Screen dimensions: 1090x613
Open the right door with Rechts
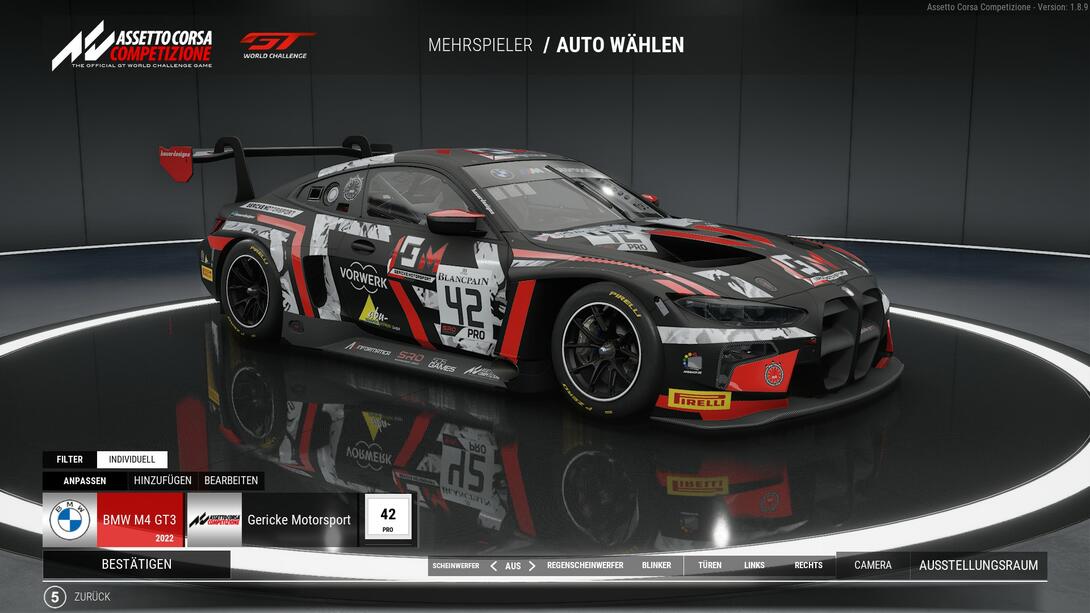(x=808, y=565)
